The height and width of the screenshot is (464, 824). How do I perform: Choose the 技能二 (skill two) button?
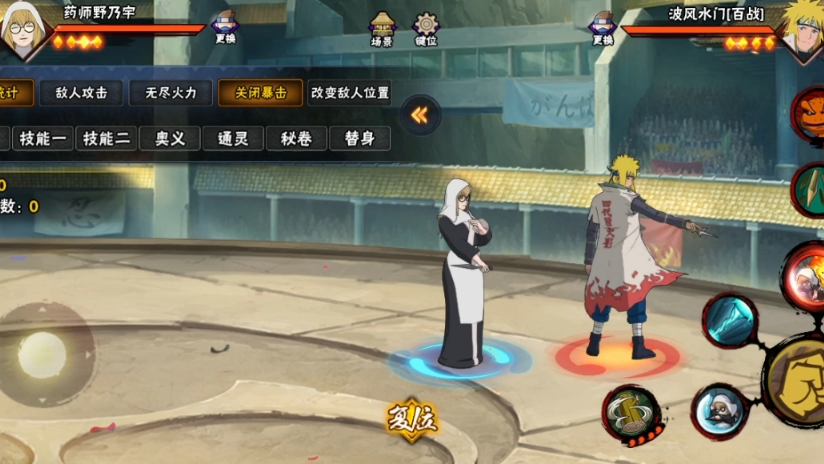[x=107, y=138]
